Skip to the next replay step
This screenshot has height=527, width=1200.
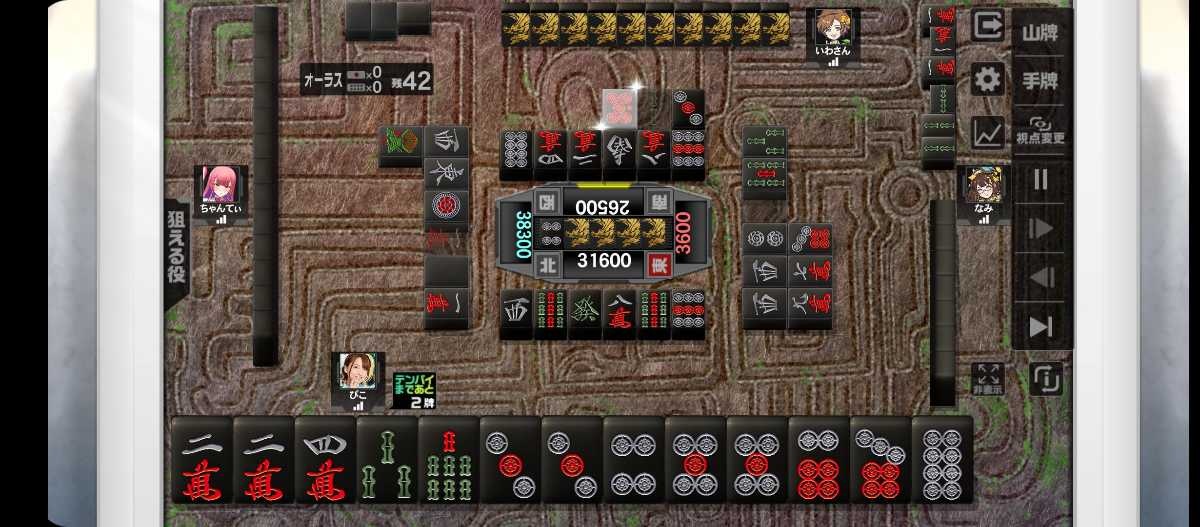1041,326
